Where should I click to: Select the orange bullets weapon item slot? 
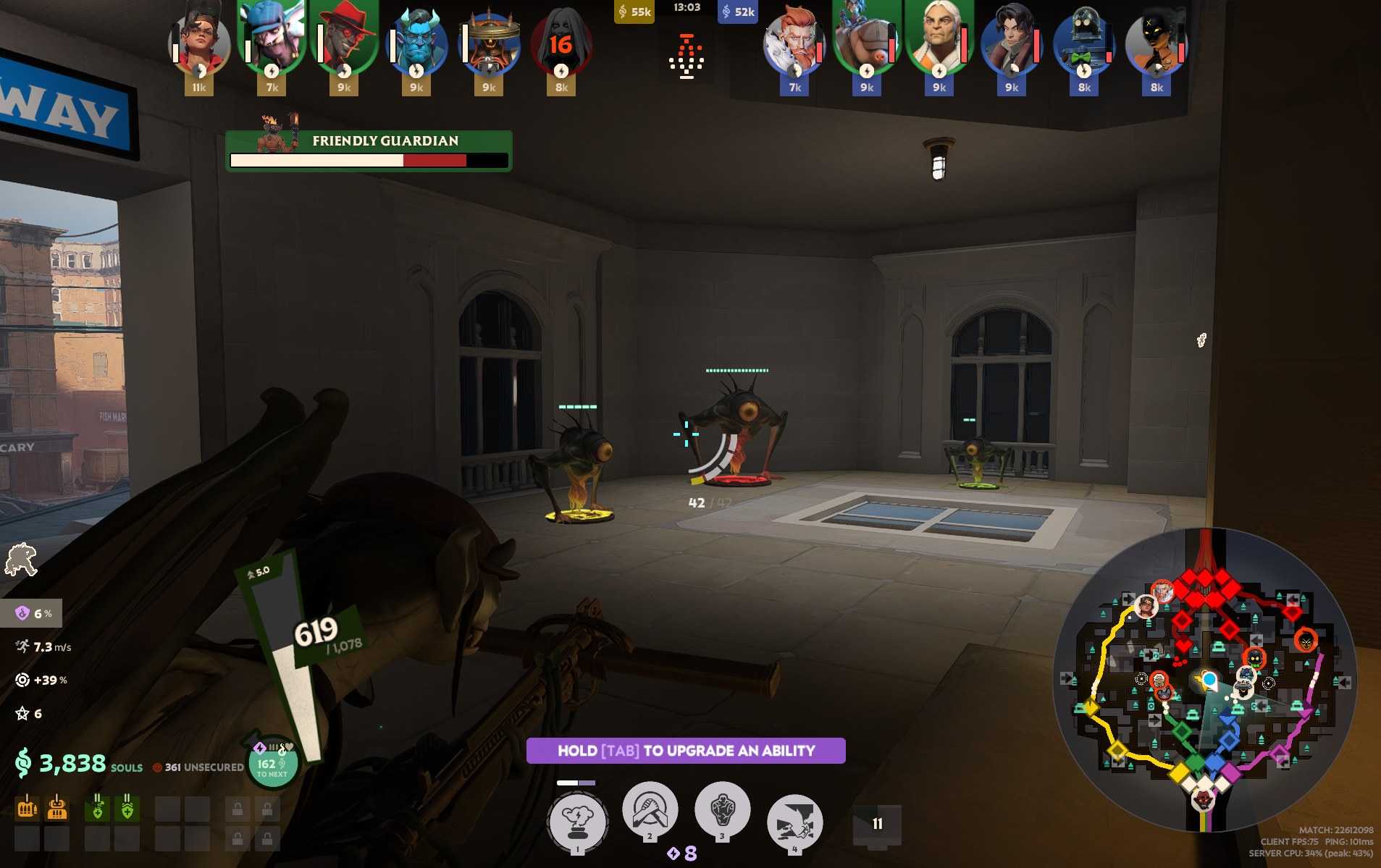coord(27,808)
